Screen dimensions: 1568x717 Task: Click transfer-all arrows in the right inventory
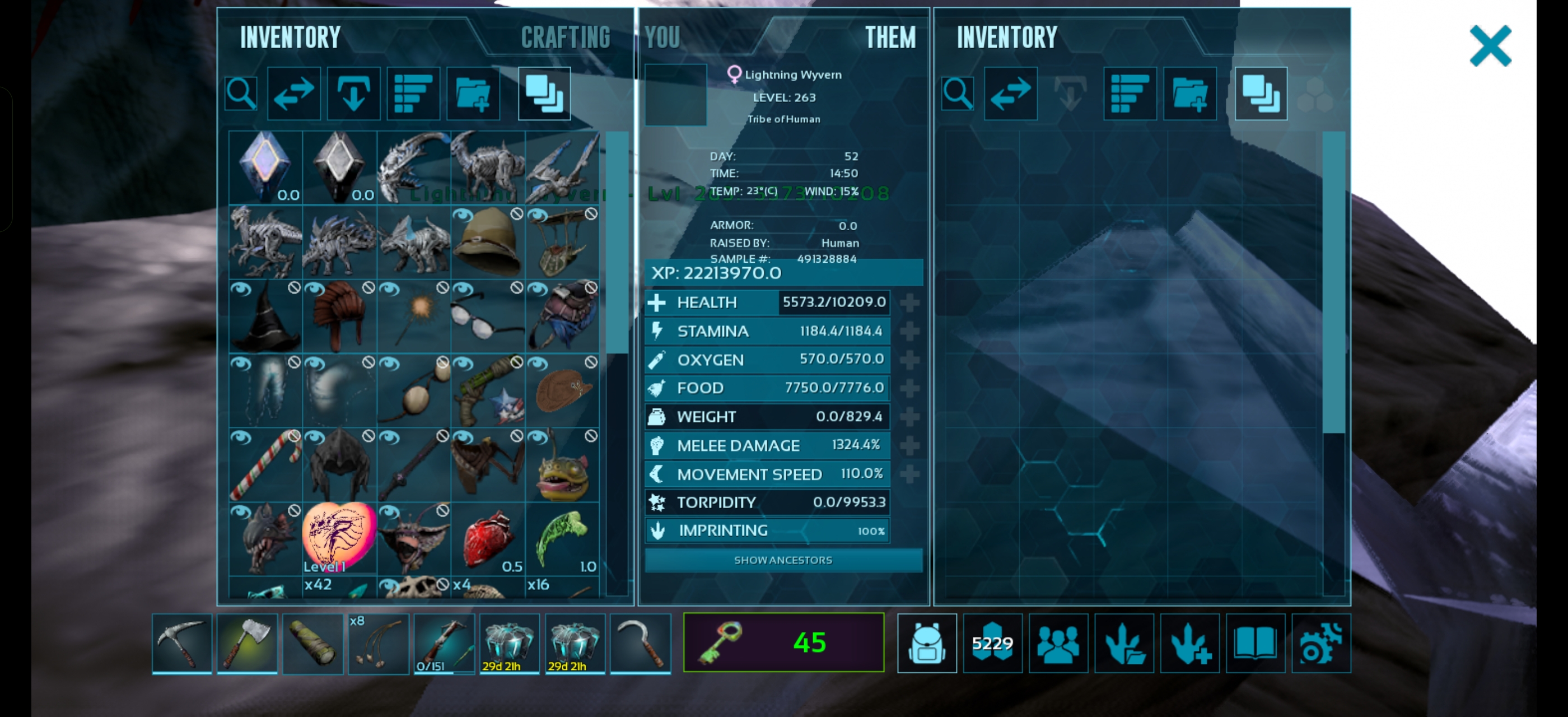pyautogui.click(x=1010, y=94)
